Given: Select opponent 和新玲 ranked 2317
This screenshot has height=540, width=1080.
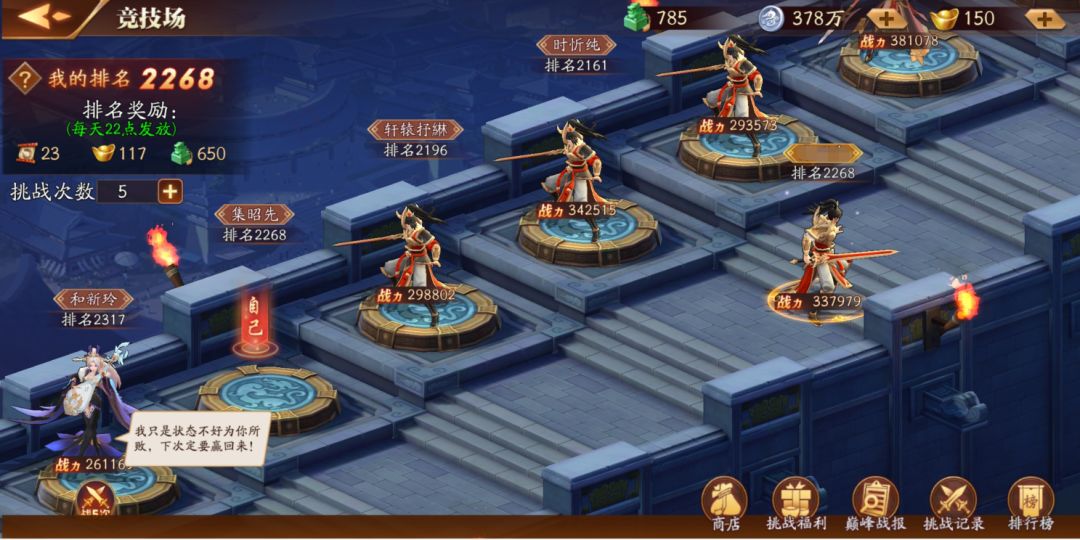Looking at the screenshot, I should pos(95,410).
